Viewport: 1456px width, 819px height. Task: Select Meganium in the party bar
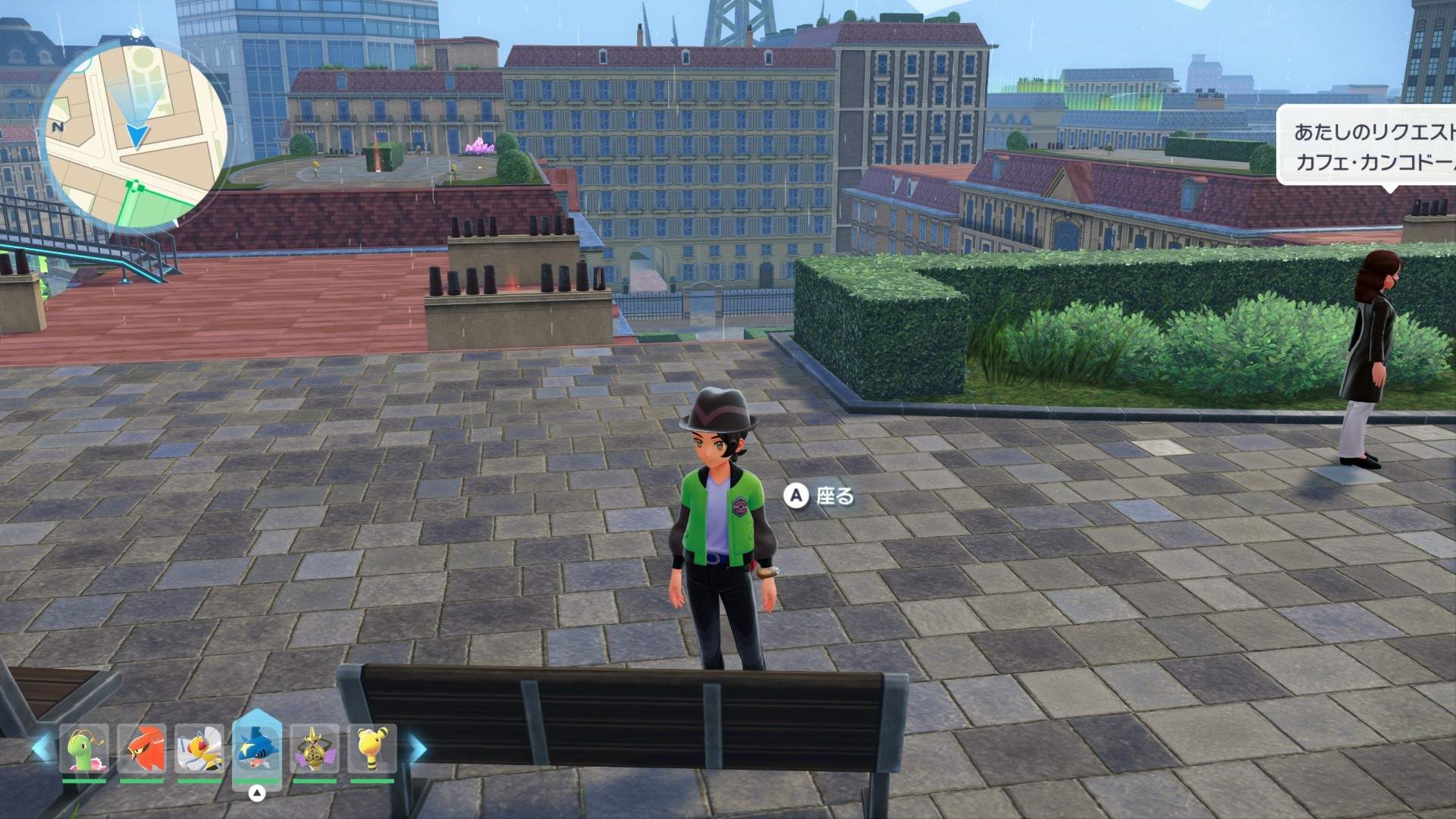84,749
